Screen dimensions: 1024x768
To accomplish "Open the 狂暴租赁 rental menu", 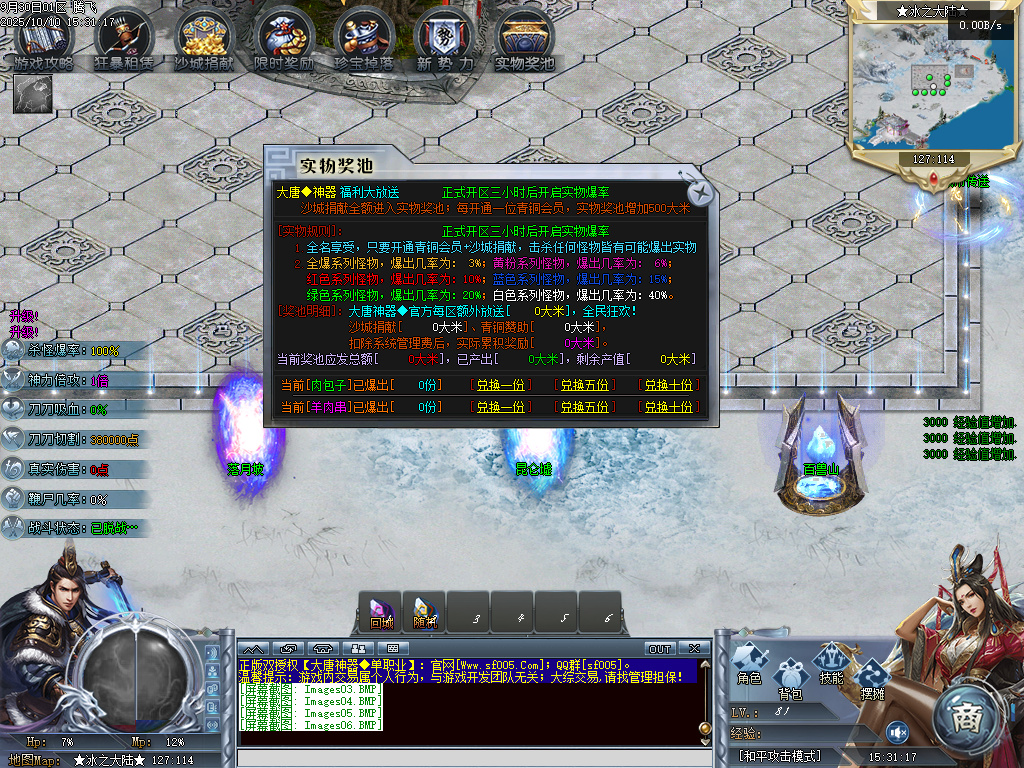I will tap(124, 41).
